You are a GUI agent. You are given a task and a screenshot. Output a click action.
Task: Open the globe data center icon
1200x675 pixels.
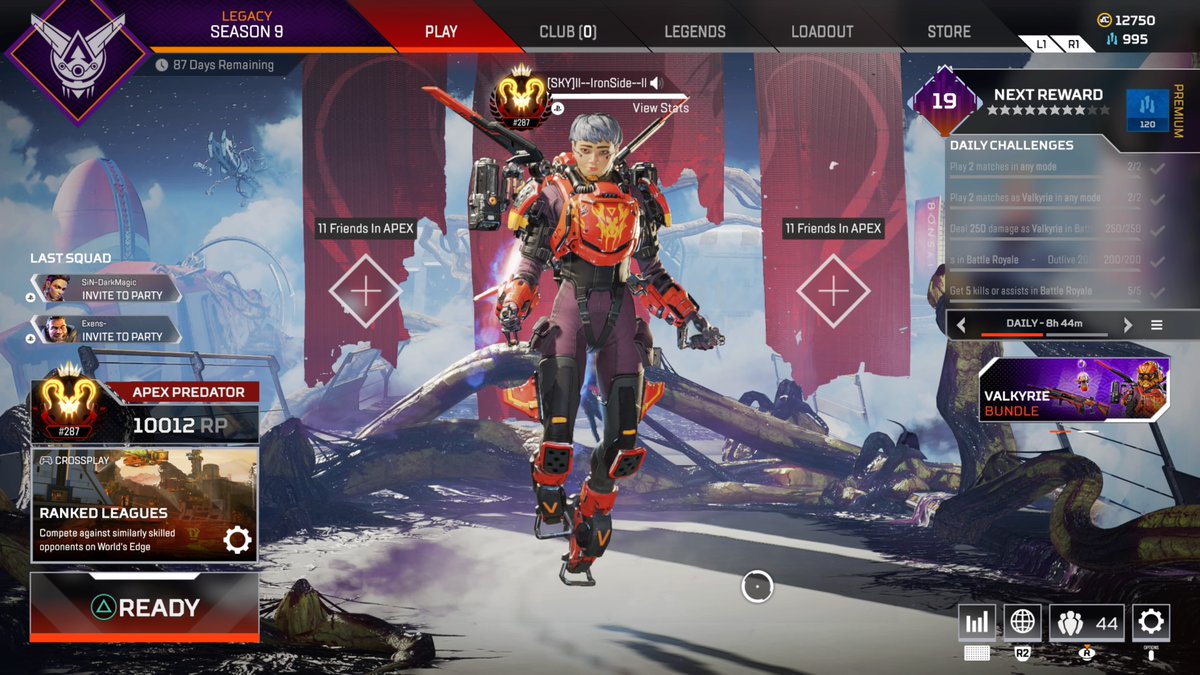pos(1022,623)
